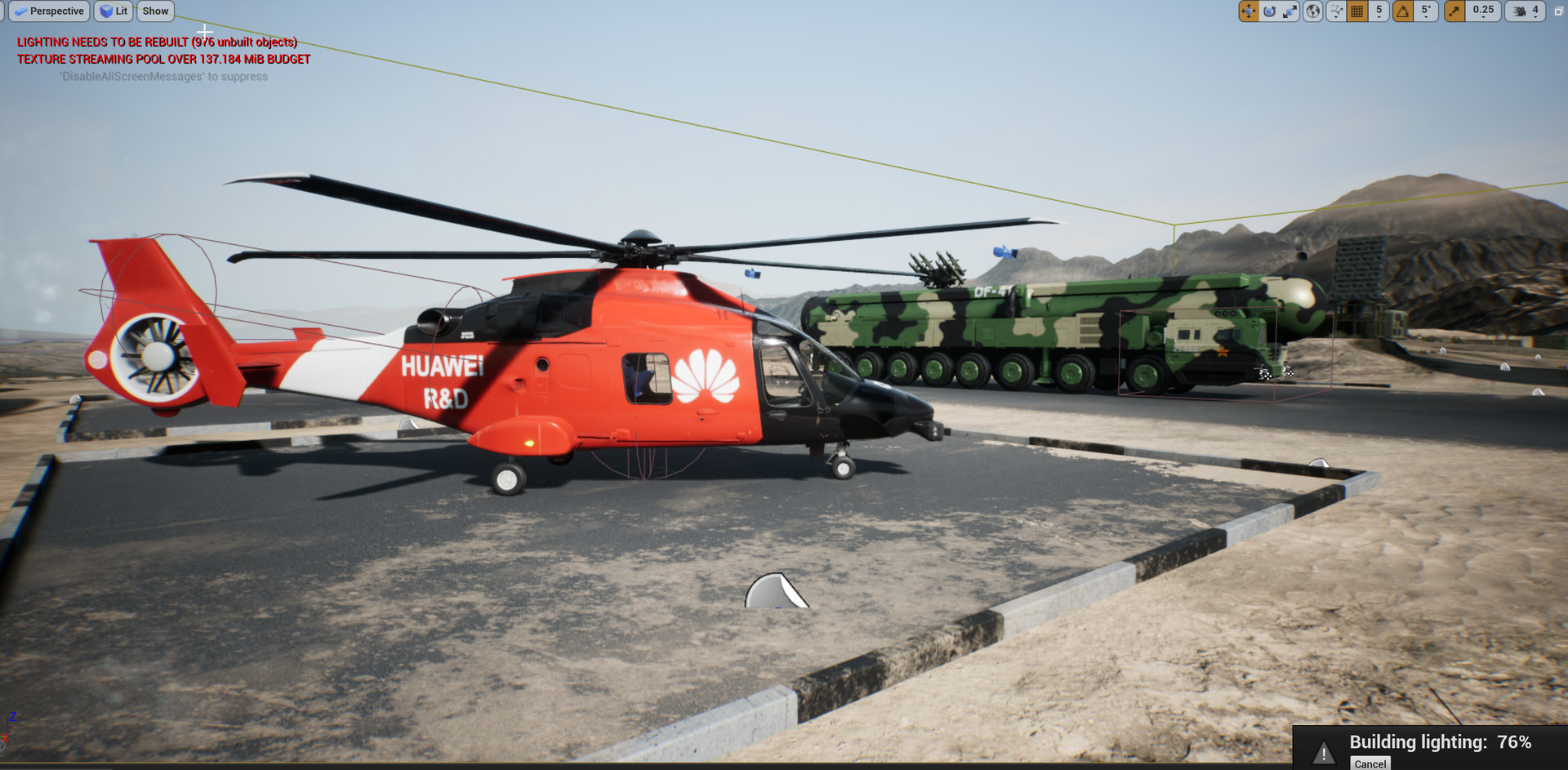Viewport: 1568px width, 770px height.
Task: Open the Perspective viewport type dropdown
Action: tap(49, 11)
